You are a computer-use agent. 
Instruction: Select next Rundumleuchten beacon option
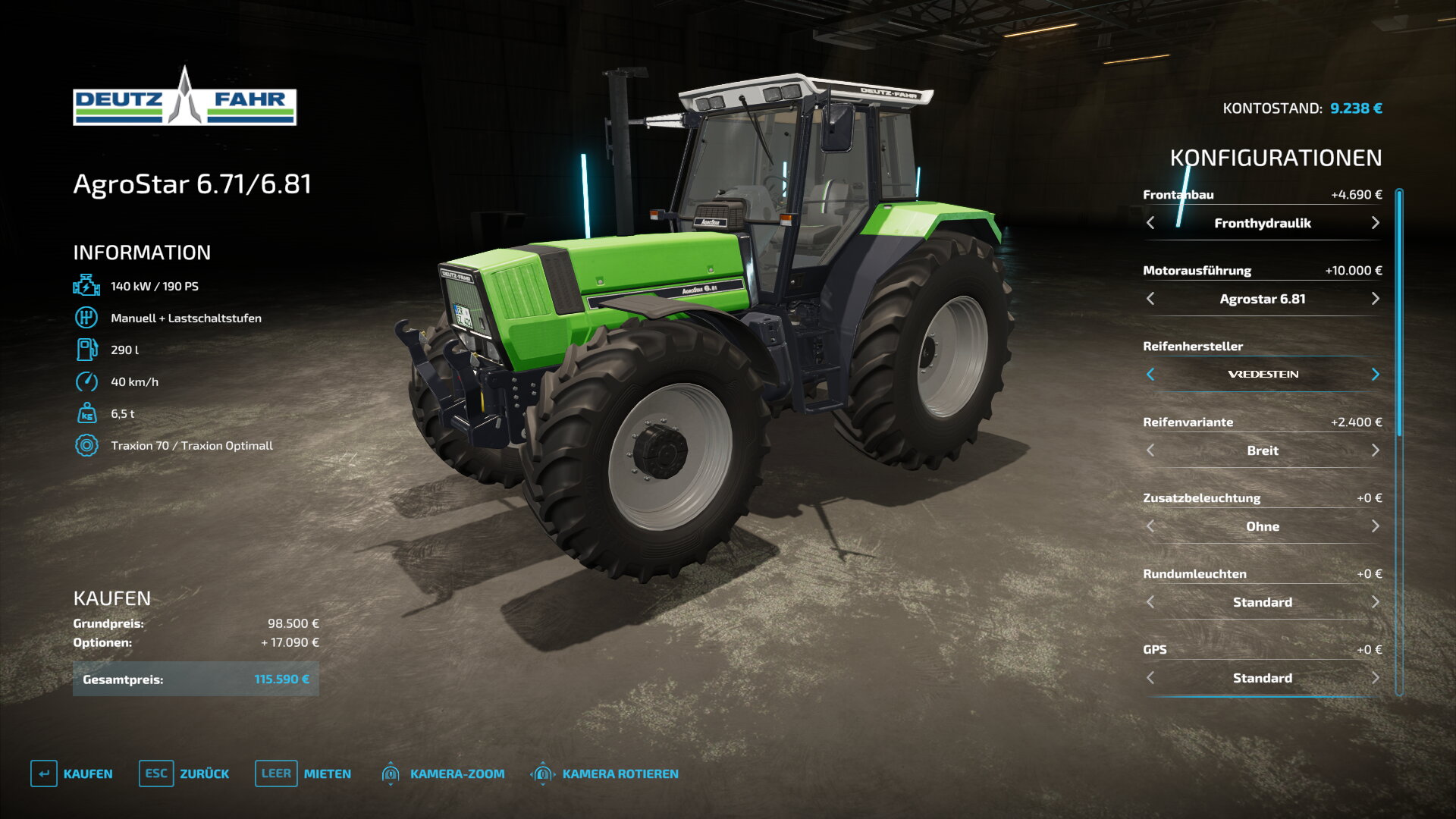(x=1375, y=602)
